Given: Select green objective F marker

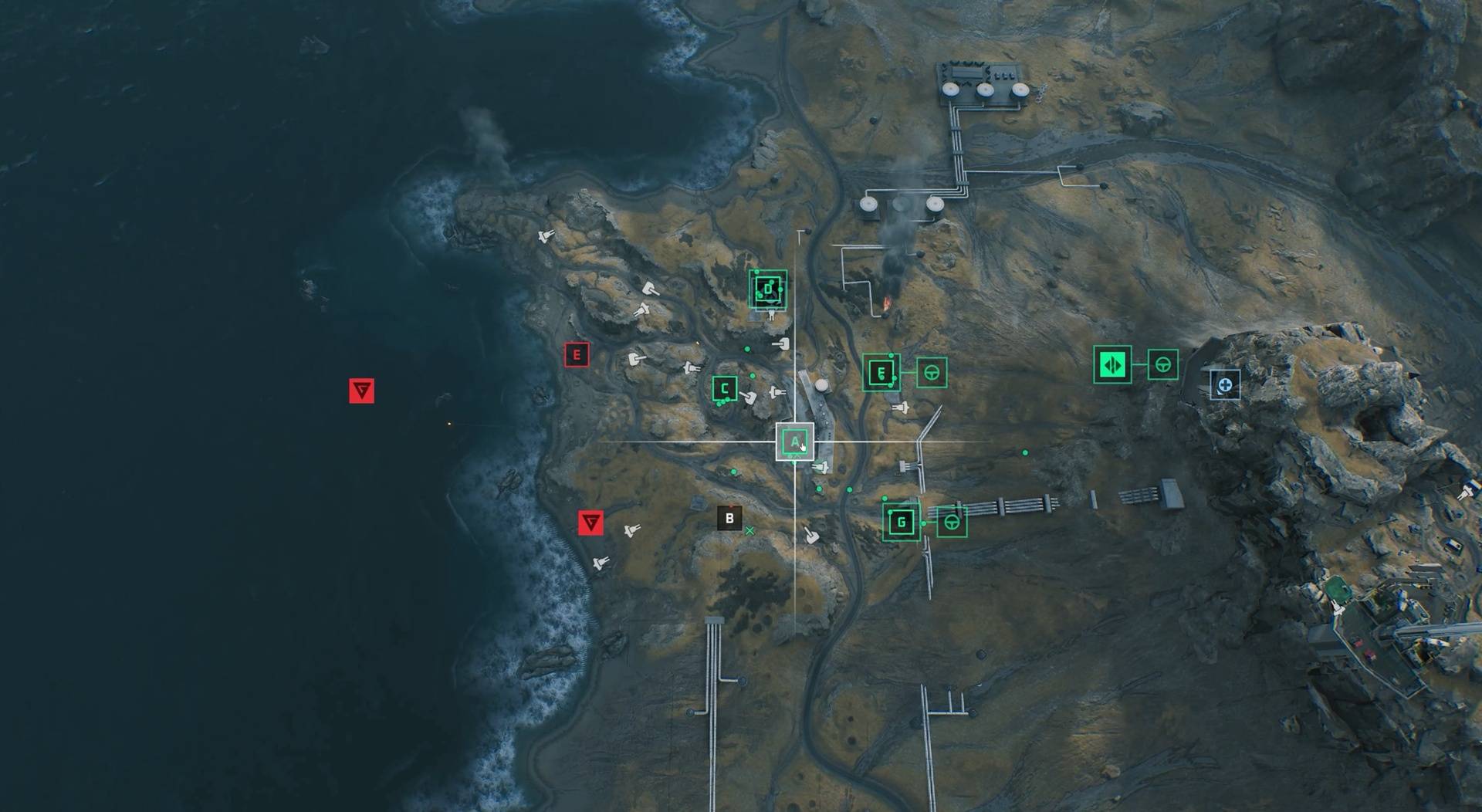Looking at the screenshot, I should click(x=881, y=373).
